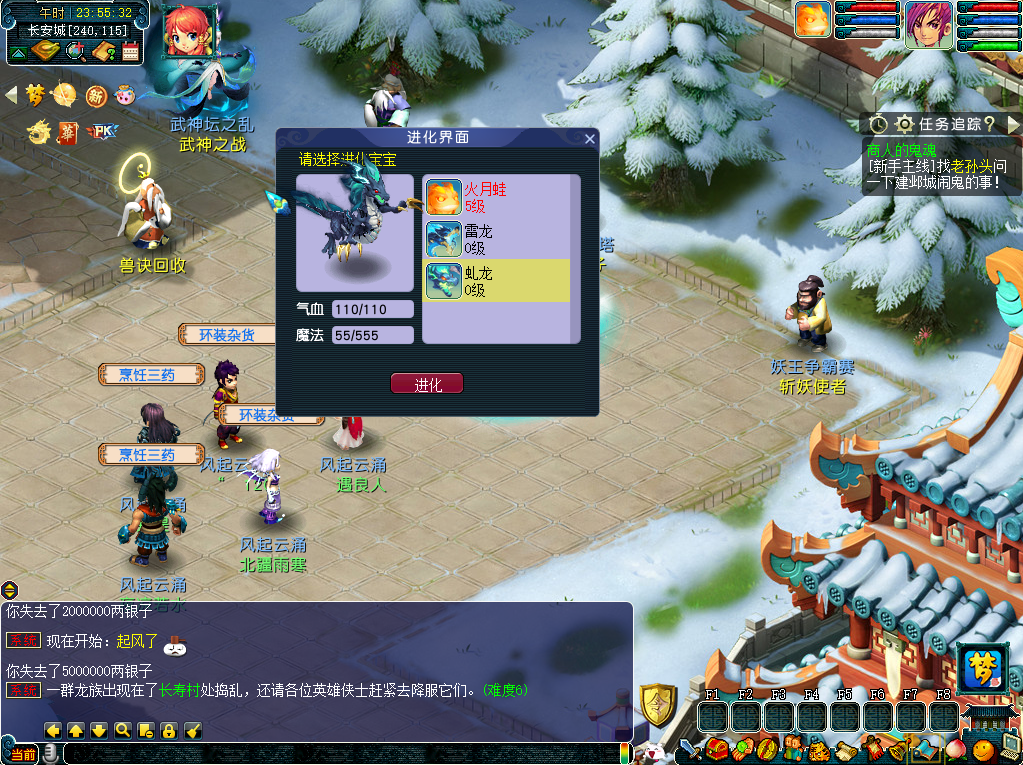
Task: Toggle the chat lock button
Action: coord(169,730)
